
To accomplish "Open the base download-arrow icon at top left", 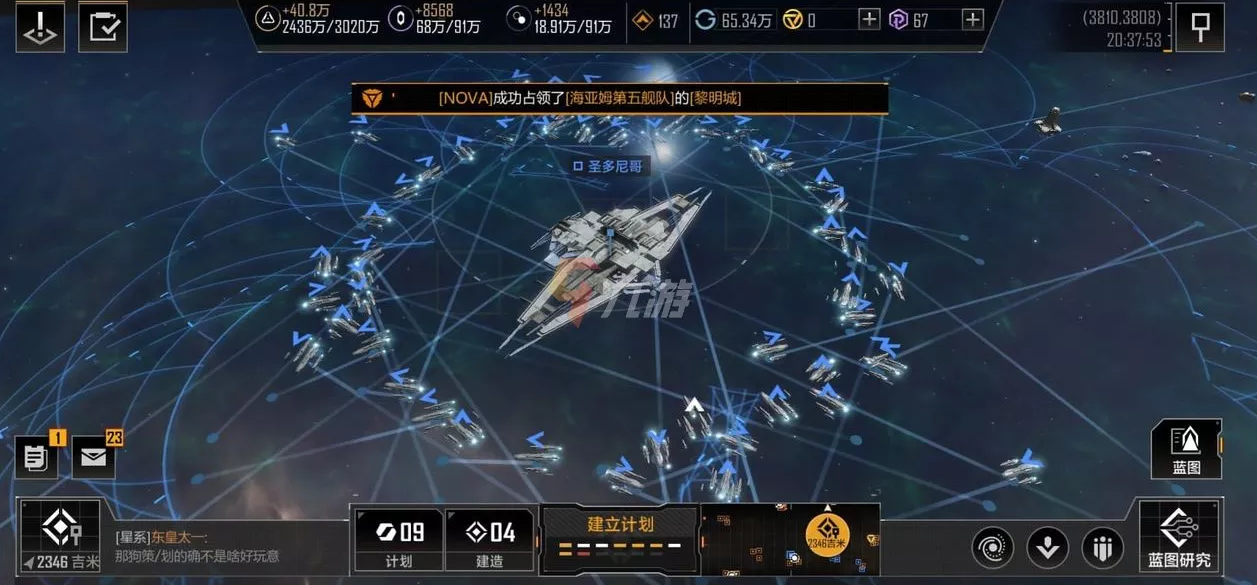I will (41, 27).
